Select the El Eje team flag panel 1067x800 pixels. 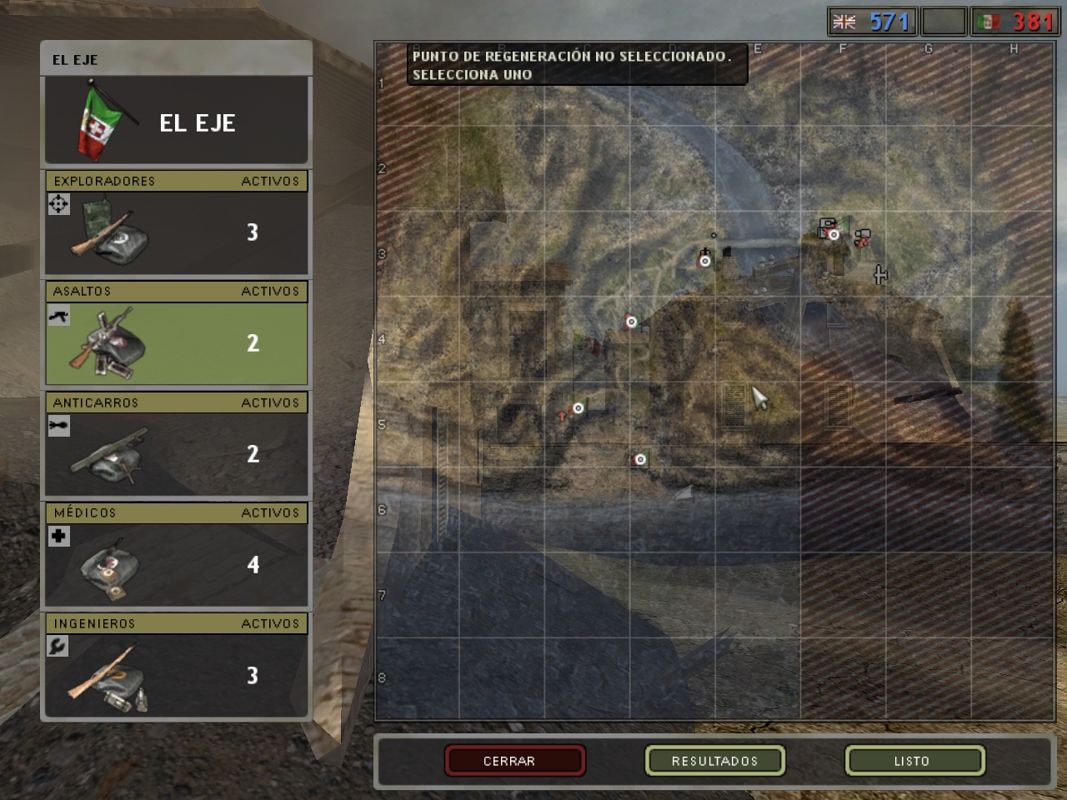(176, 121)
